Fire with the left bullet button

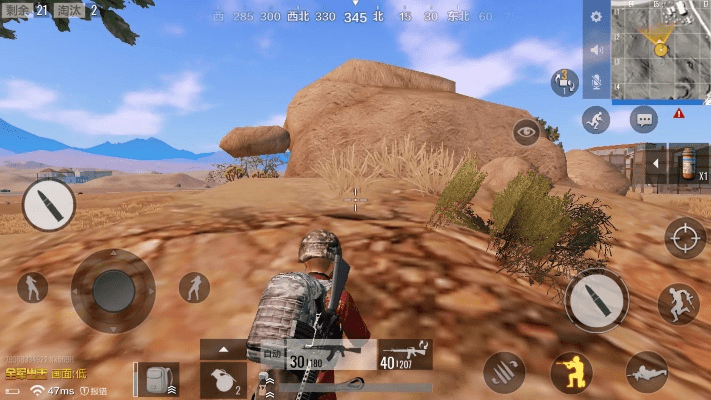coord(48,205)
